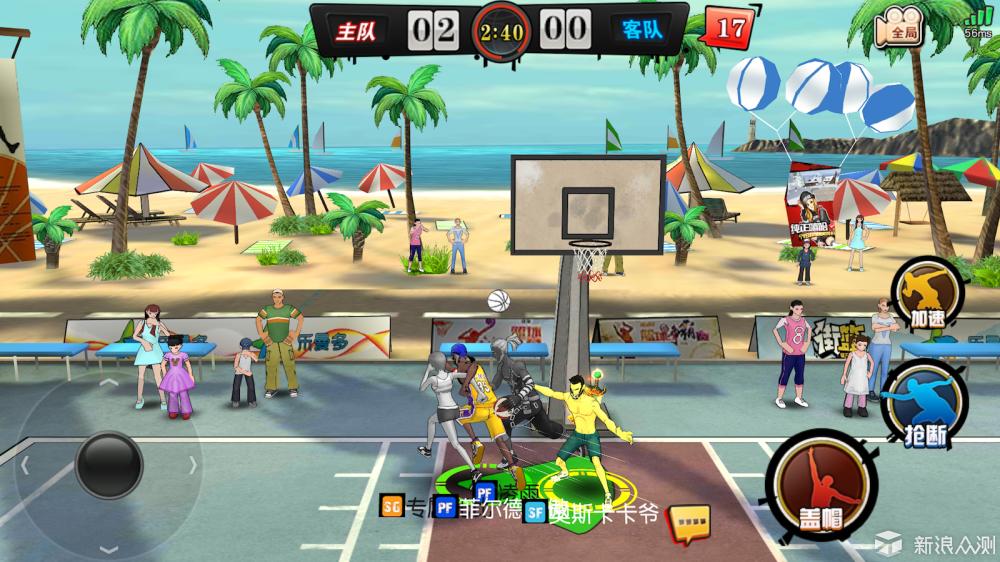Screen dimensions: 1000x562
Task: Open the quick chat speech bubble
Action: pyautogui.click(x=689, y=521)
